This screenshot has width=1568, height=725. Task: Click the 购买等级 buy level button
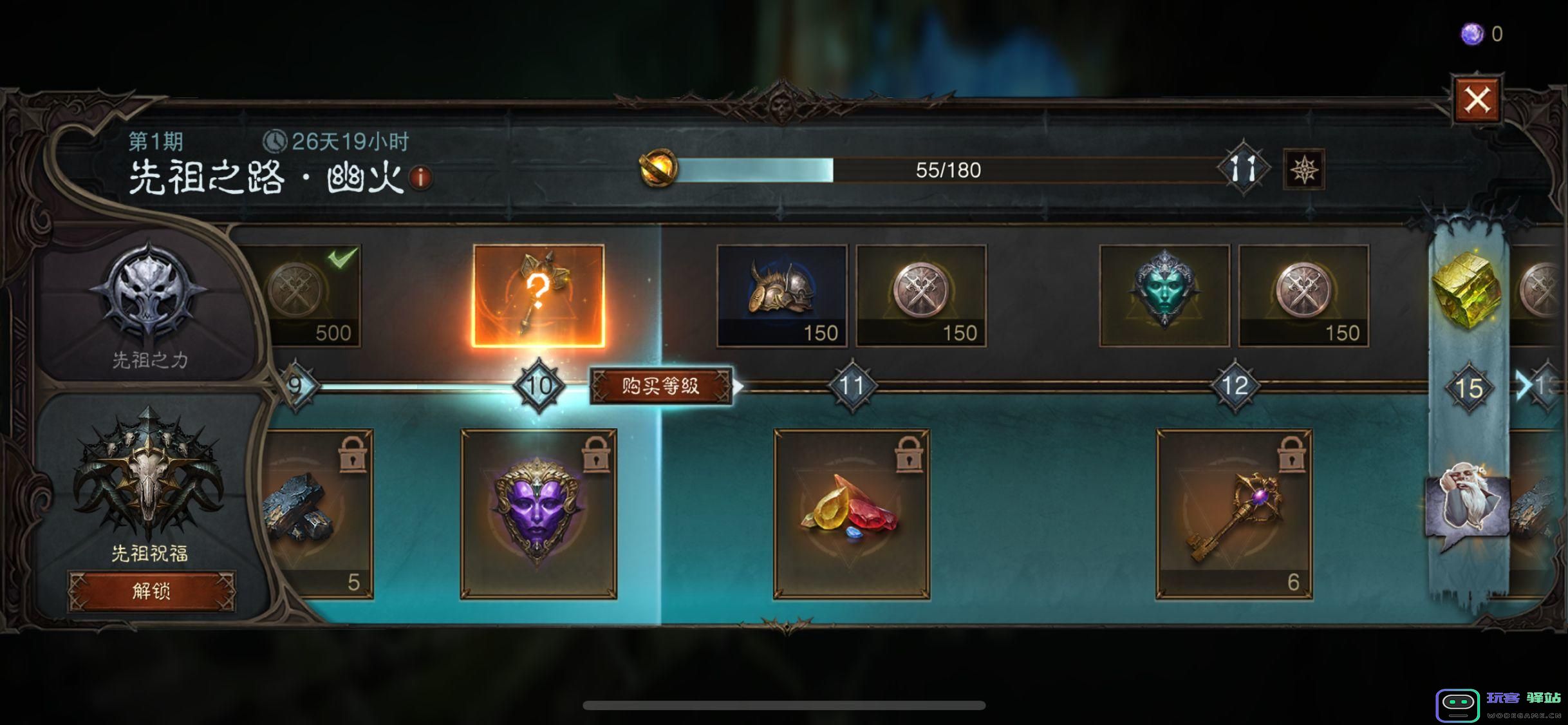pos(661,386)
